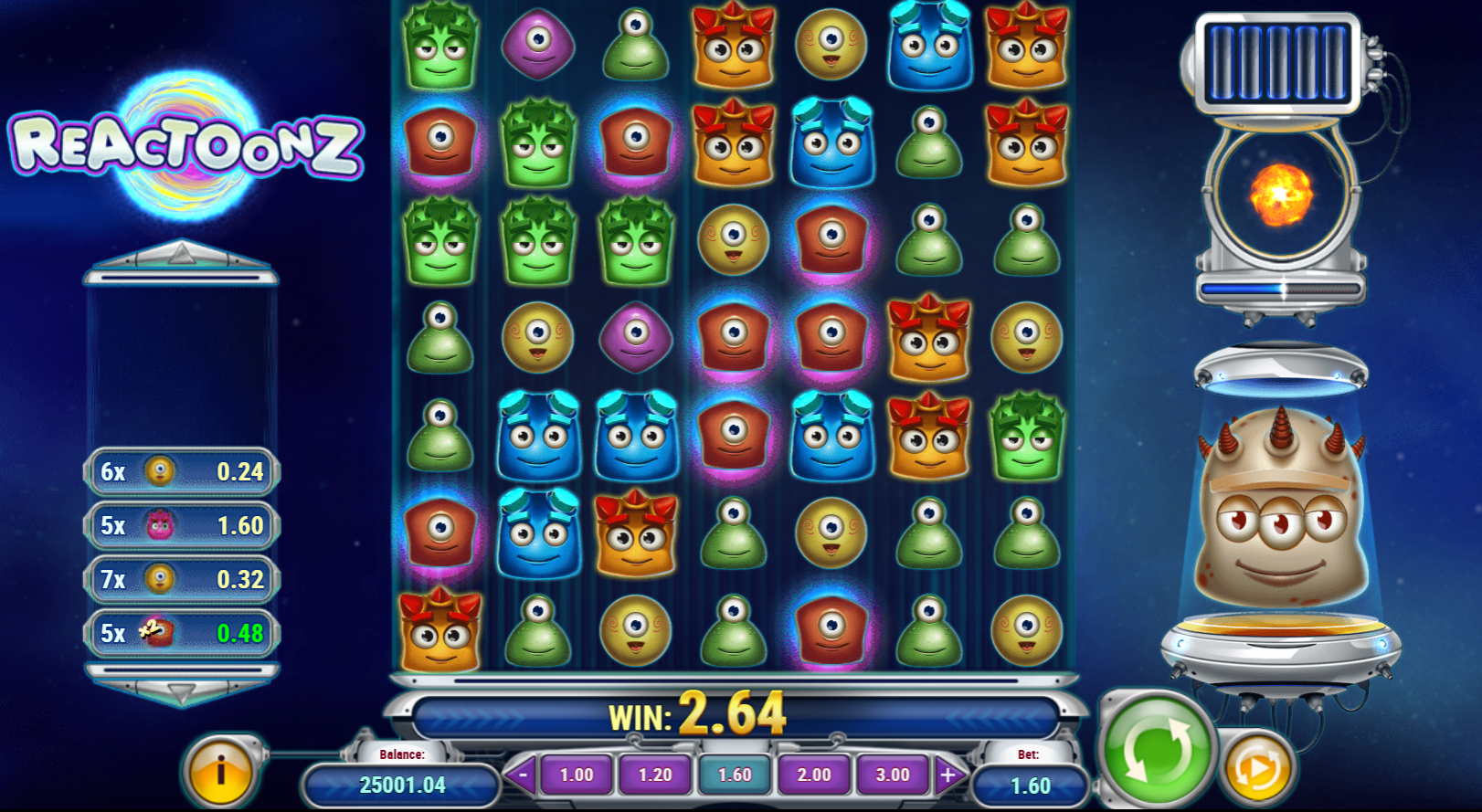
Task: Collapse the win history with the bottom arrow
Action: (180, 691)
